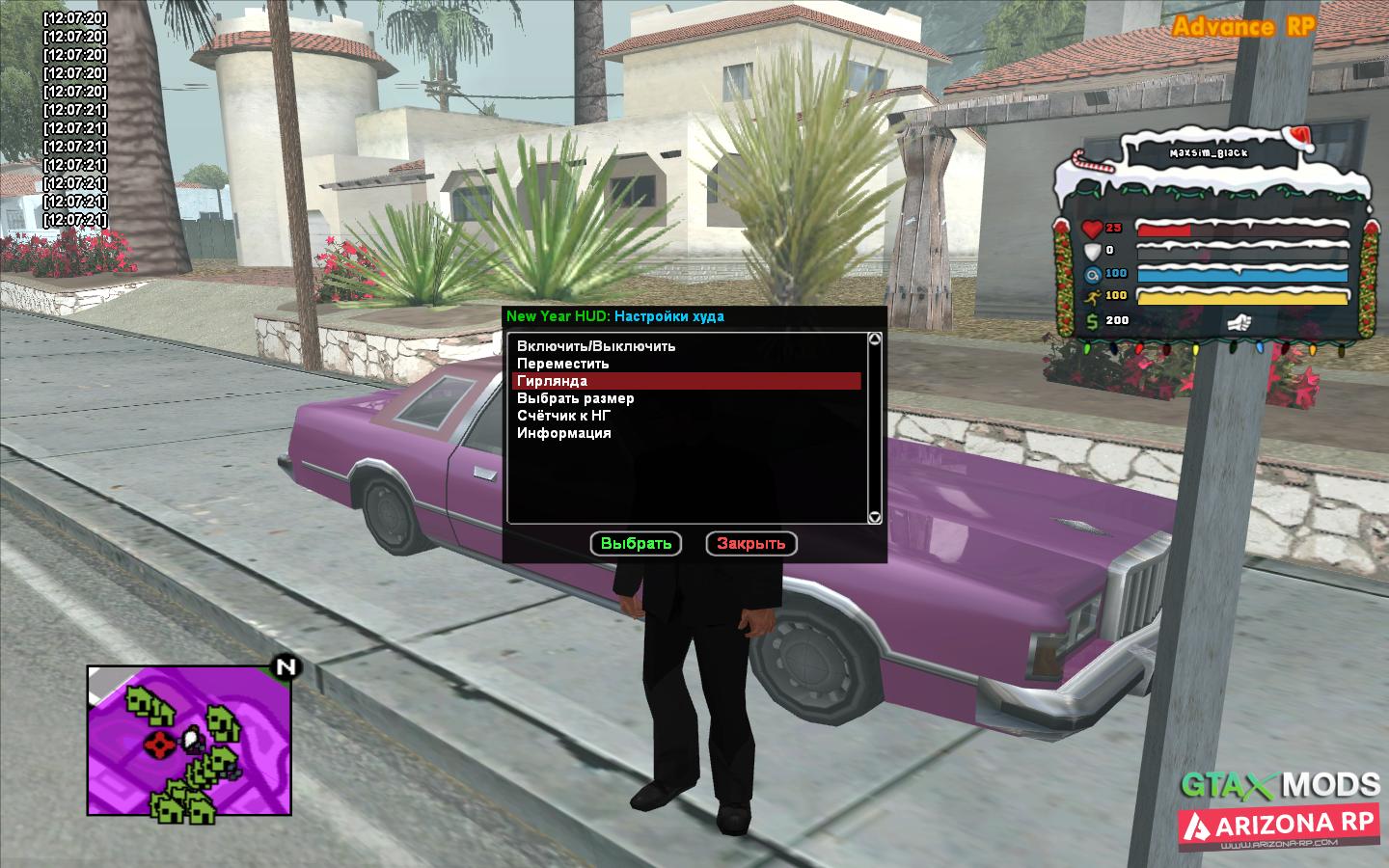This screenshot has height=868, width=1389.
Task: Click the Arizona RP banner
Action: click(1280, 825)
